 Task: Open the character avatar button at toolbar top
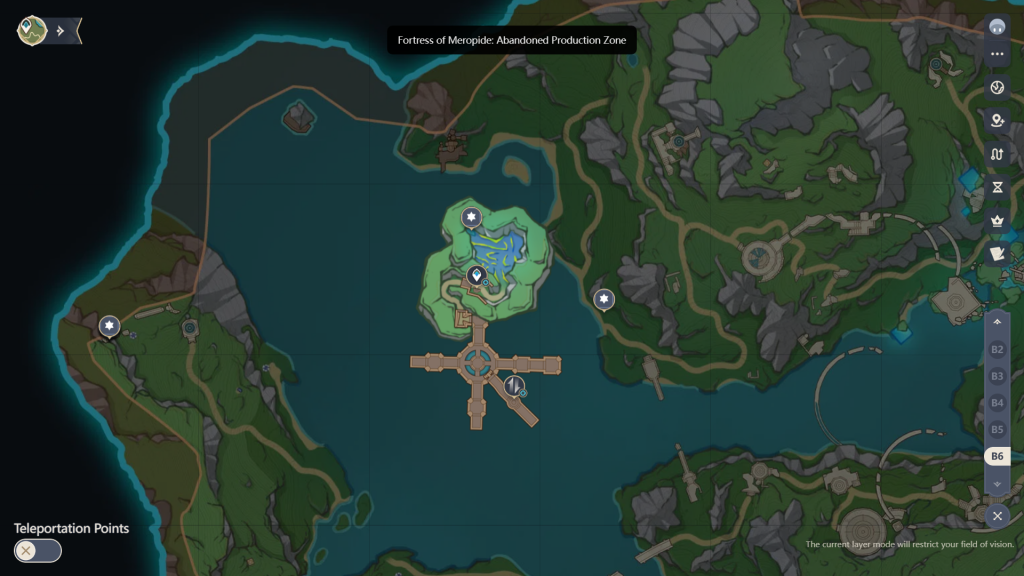pyautogui.click(x=997, y=26)
